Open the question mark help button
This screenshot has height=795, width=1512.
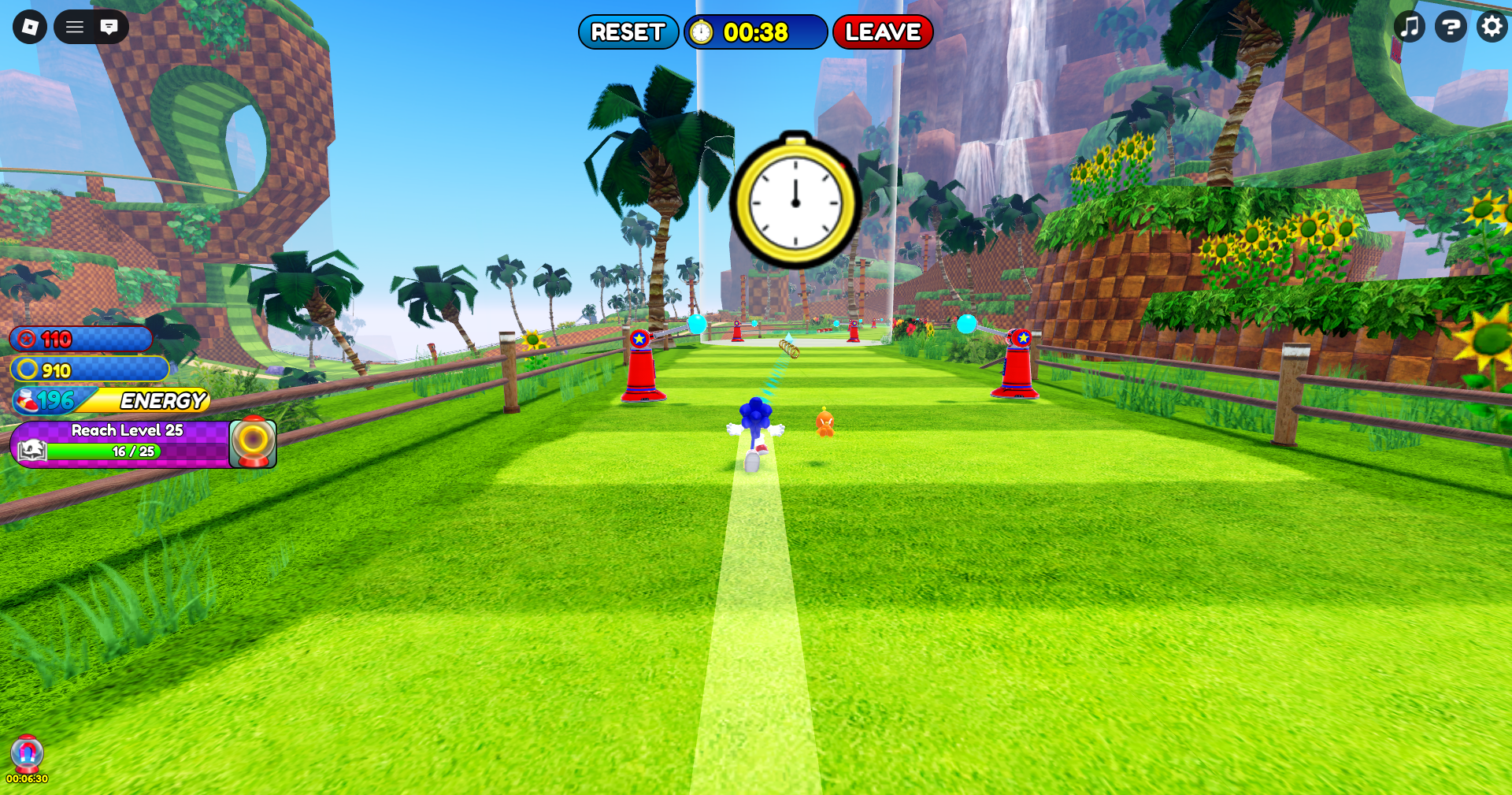click(x=1451, y=27)
